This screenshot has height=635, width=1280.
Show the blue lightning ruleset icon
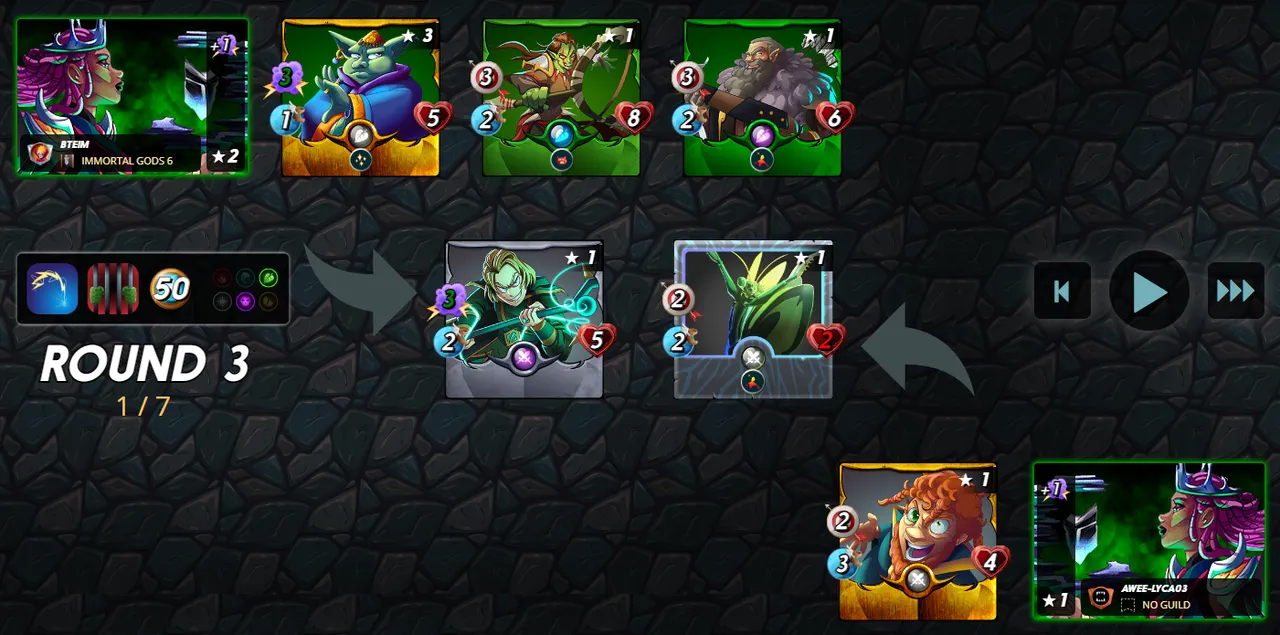tap(52, 289)
